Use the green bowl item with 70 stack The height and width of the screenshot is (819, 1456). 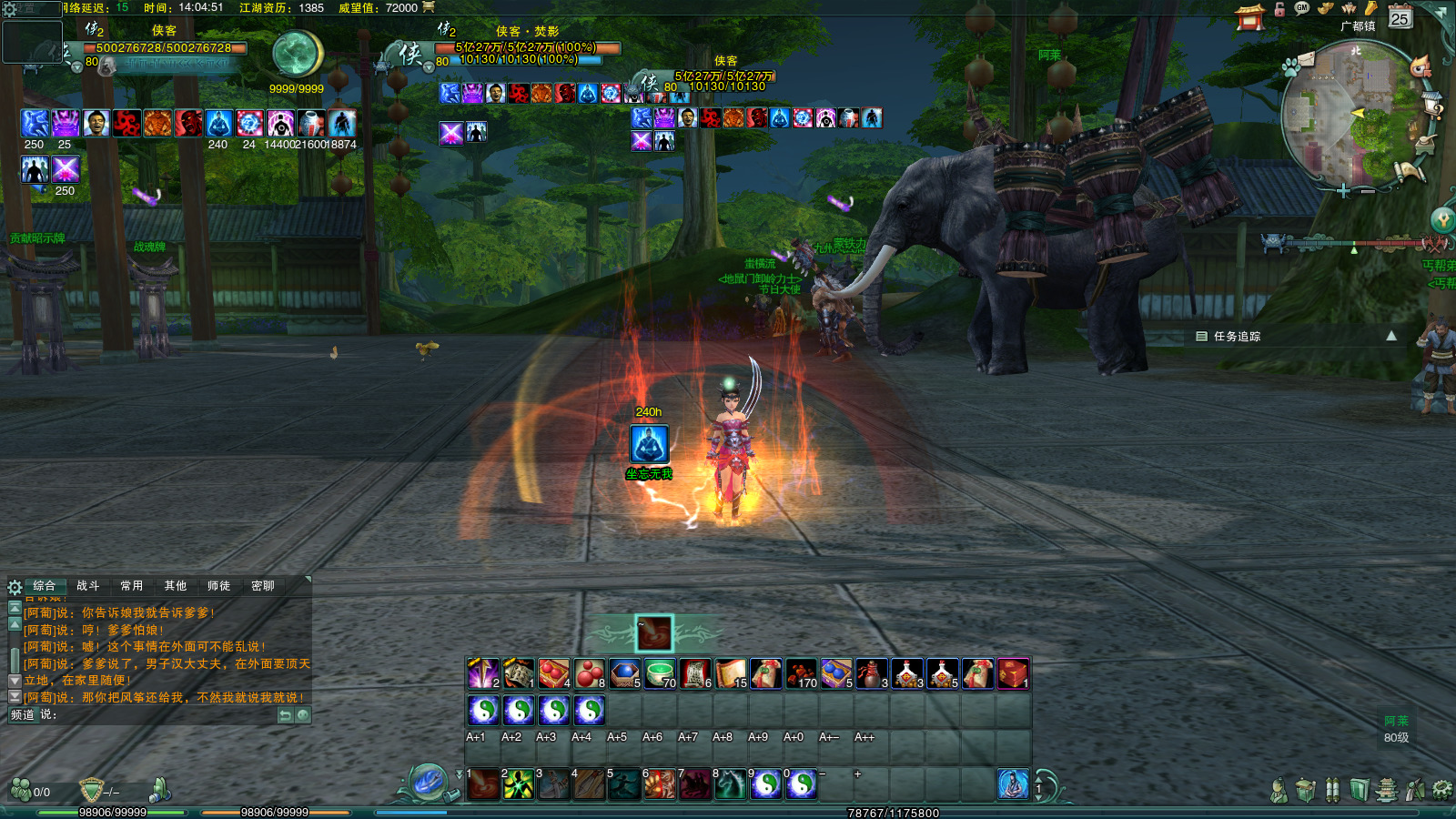point(661,673)
